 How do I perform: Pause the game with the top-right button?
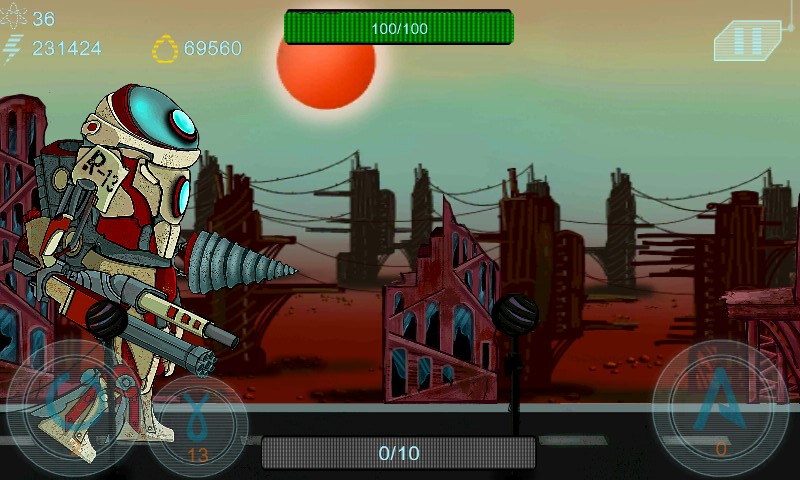pos(748,40)
